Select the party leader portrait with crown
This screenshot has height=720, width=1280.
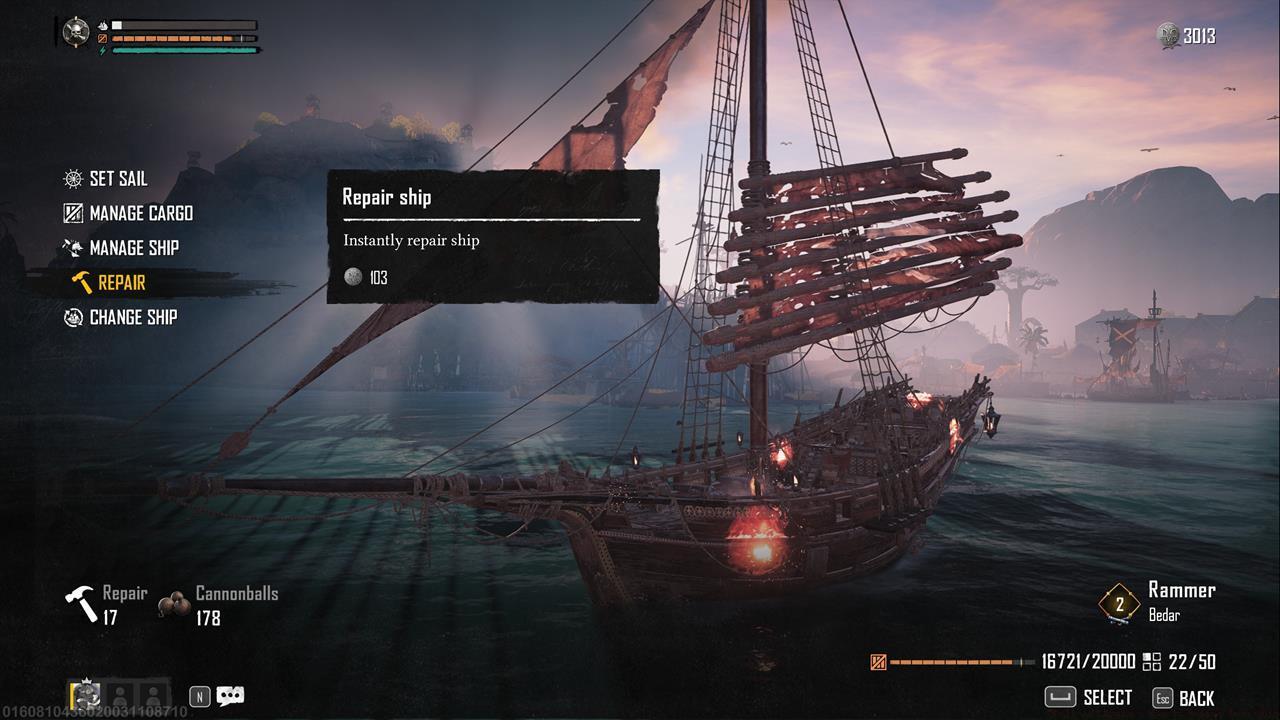click(x=87, y=695)
